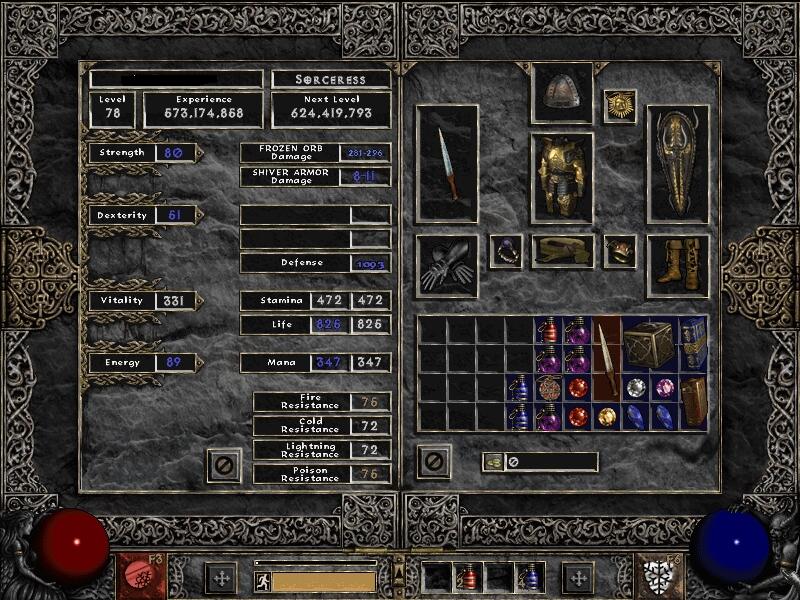Use the blue mana potion in belt

point(528,578)
